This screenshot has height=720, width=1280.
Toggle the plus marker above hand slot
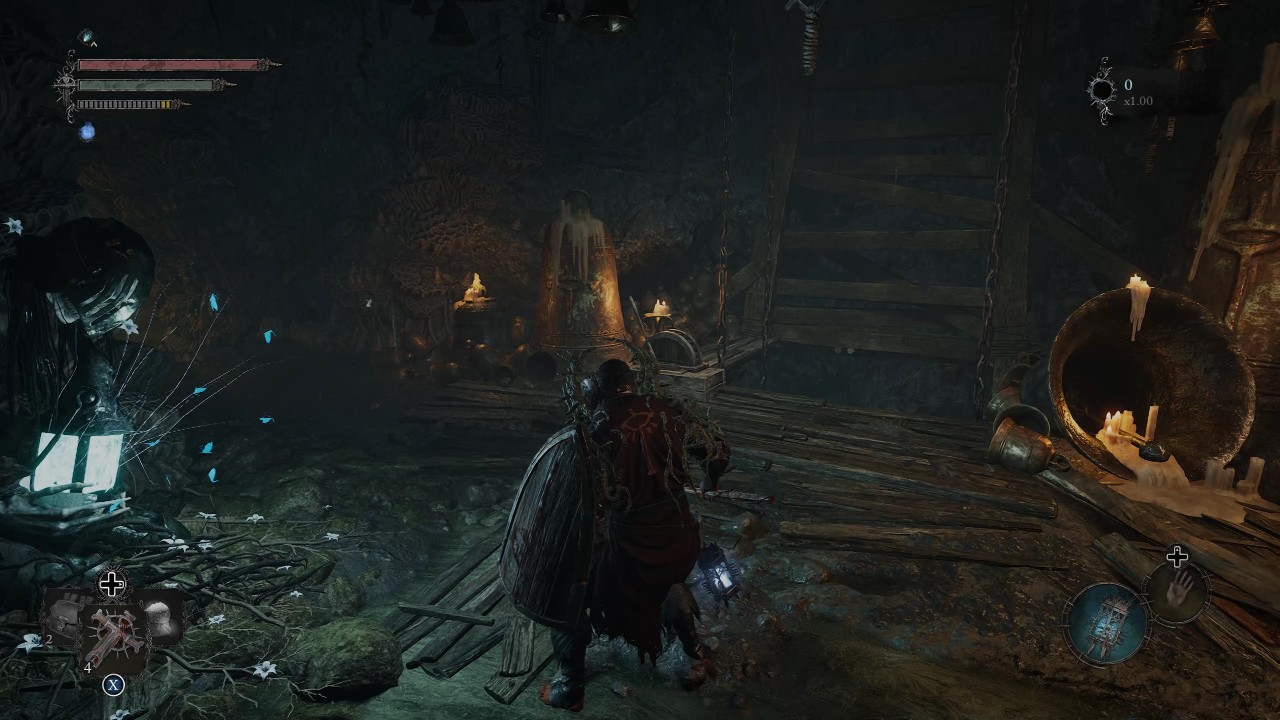1179,556
